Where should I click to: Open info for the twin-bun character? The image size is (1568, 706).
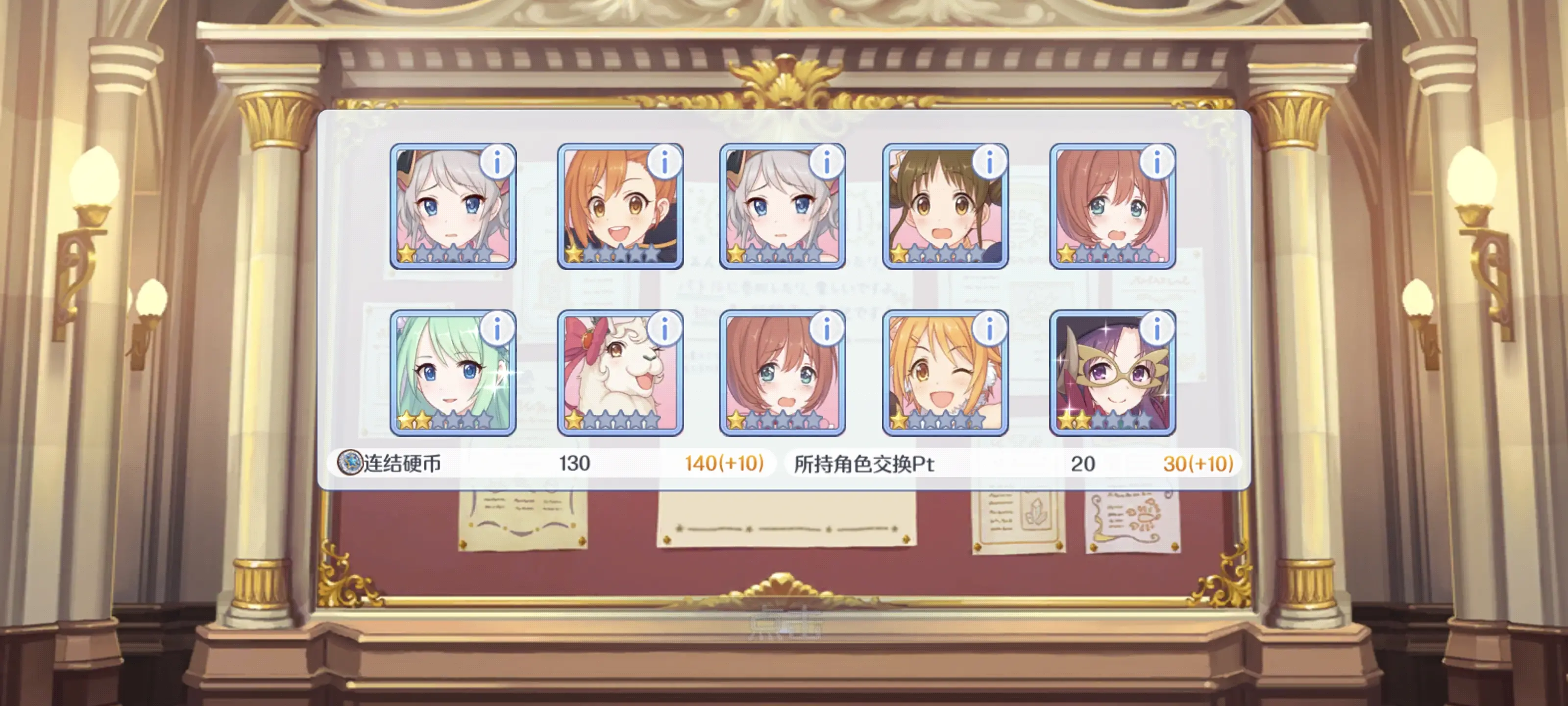click(x=989, y=162)
